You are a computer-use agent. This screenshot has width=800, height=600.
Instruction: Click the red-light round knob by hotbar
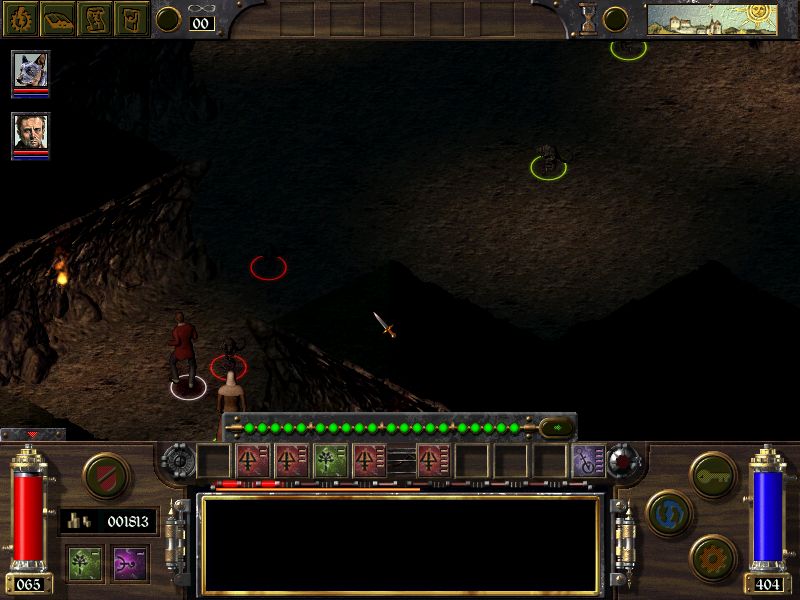[625, 461]
